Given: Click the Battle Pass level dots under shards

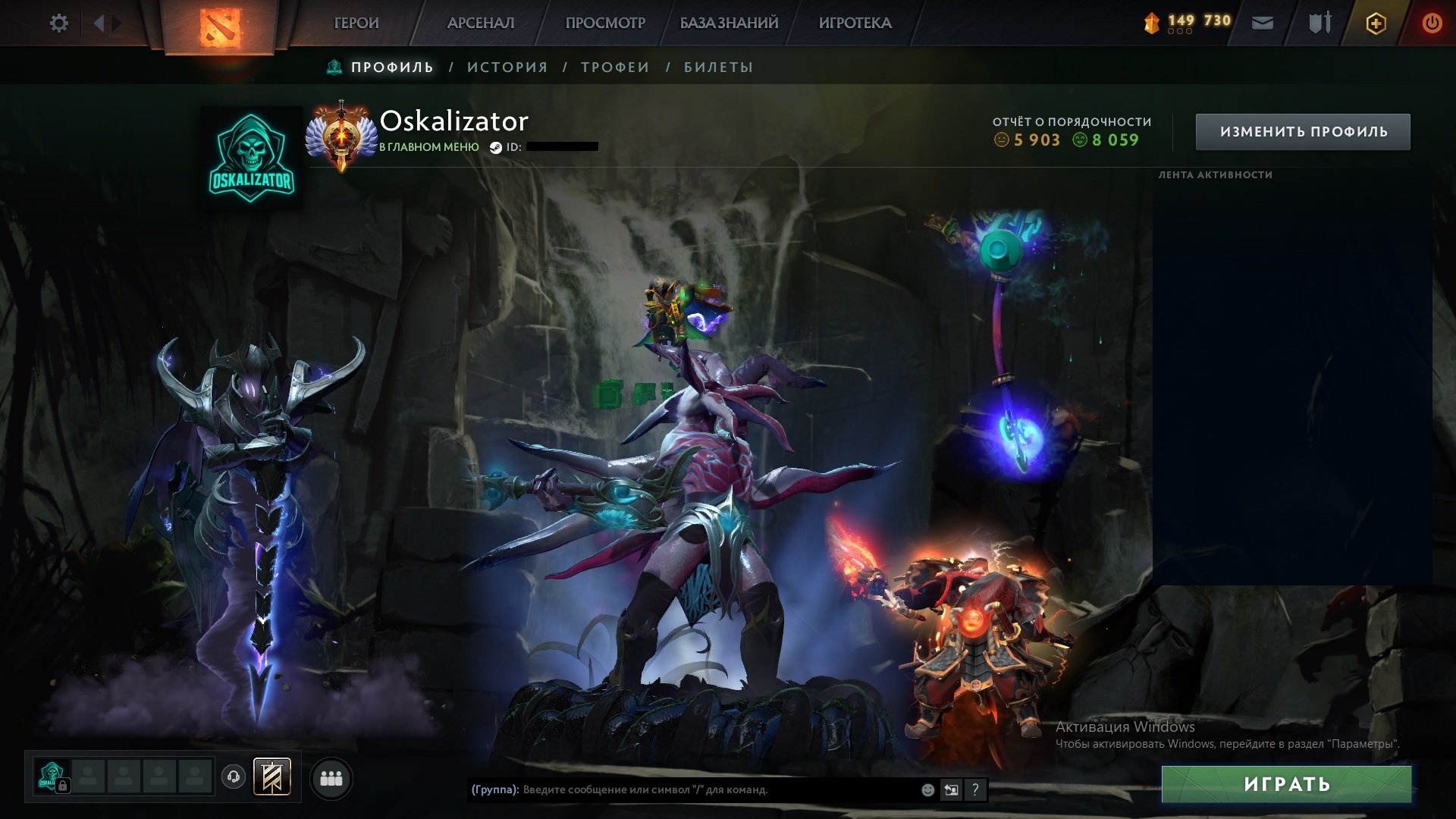Looking at the screenshot, I should pyautogui.click(x=1178, y=31).
